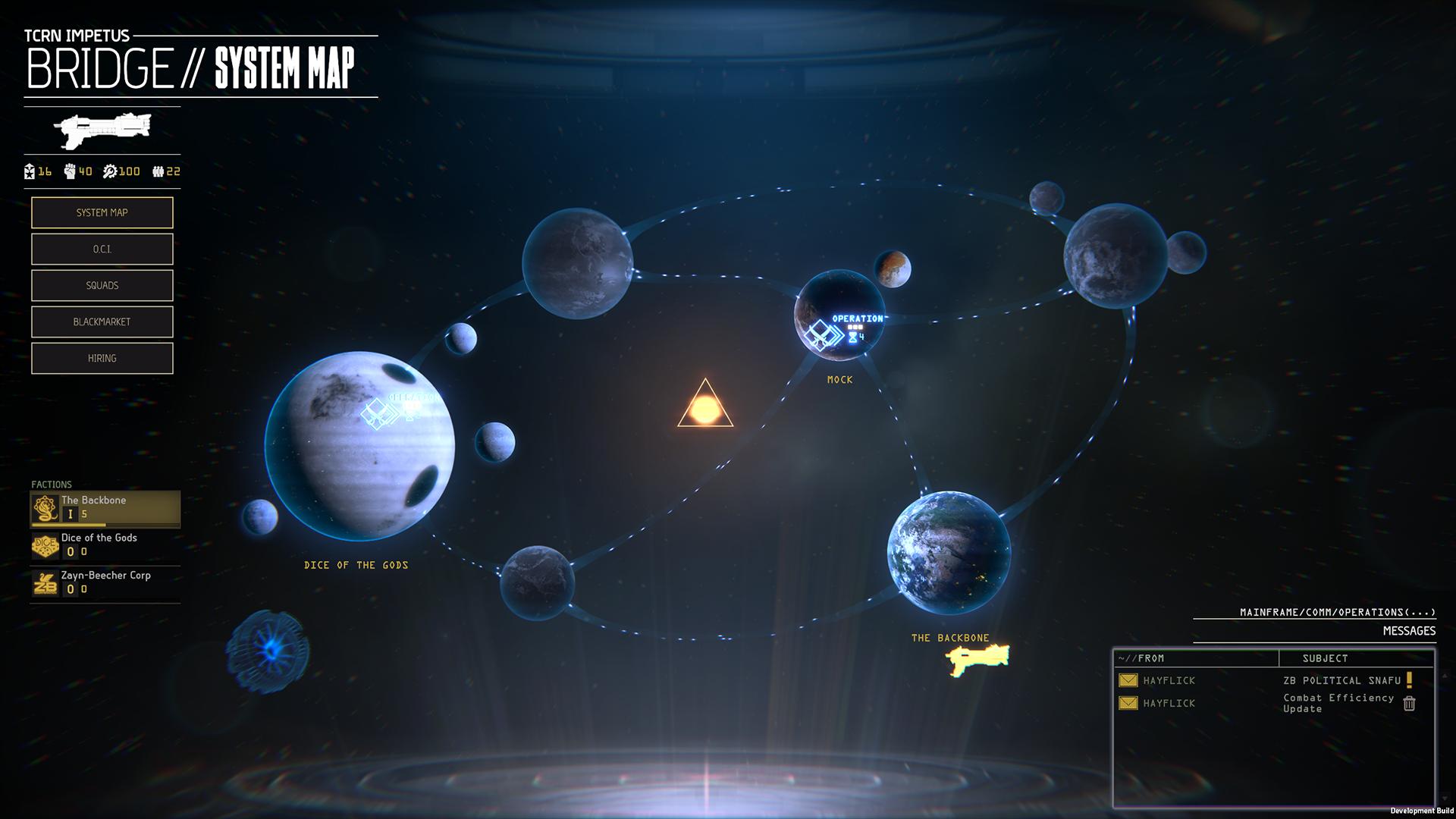Click the rank star icon showing 16
The height and width of the screenshot is (819, 1456).
(29, 171)
